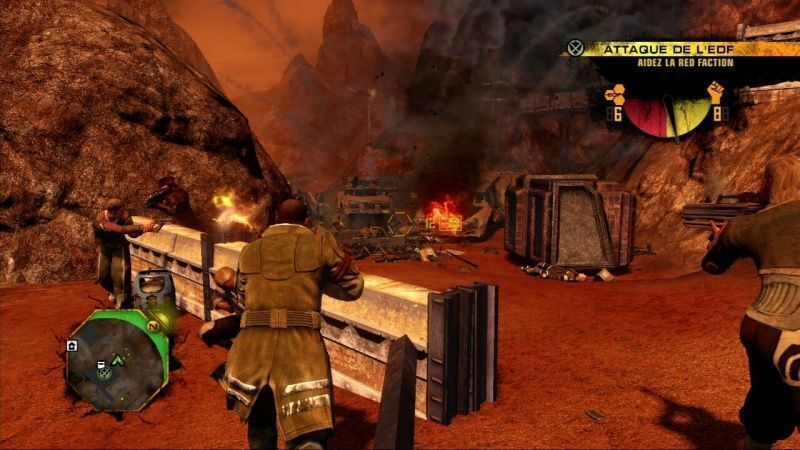
Task: Select the safehouse marker on the minimap edge
Action: (73, 345)
